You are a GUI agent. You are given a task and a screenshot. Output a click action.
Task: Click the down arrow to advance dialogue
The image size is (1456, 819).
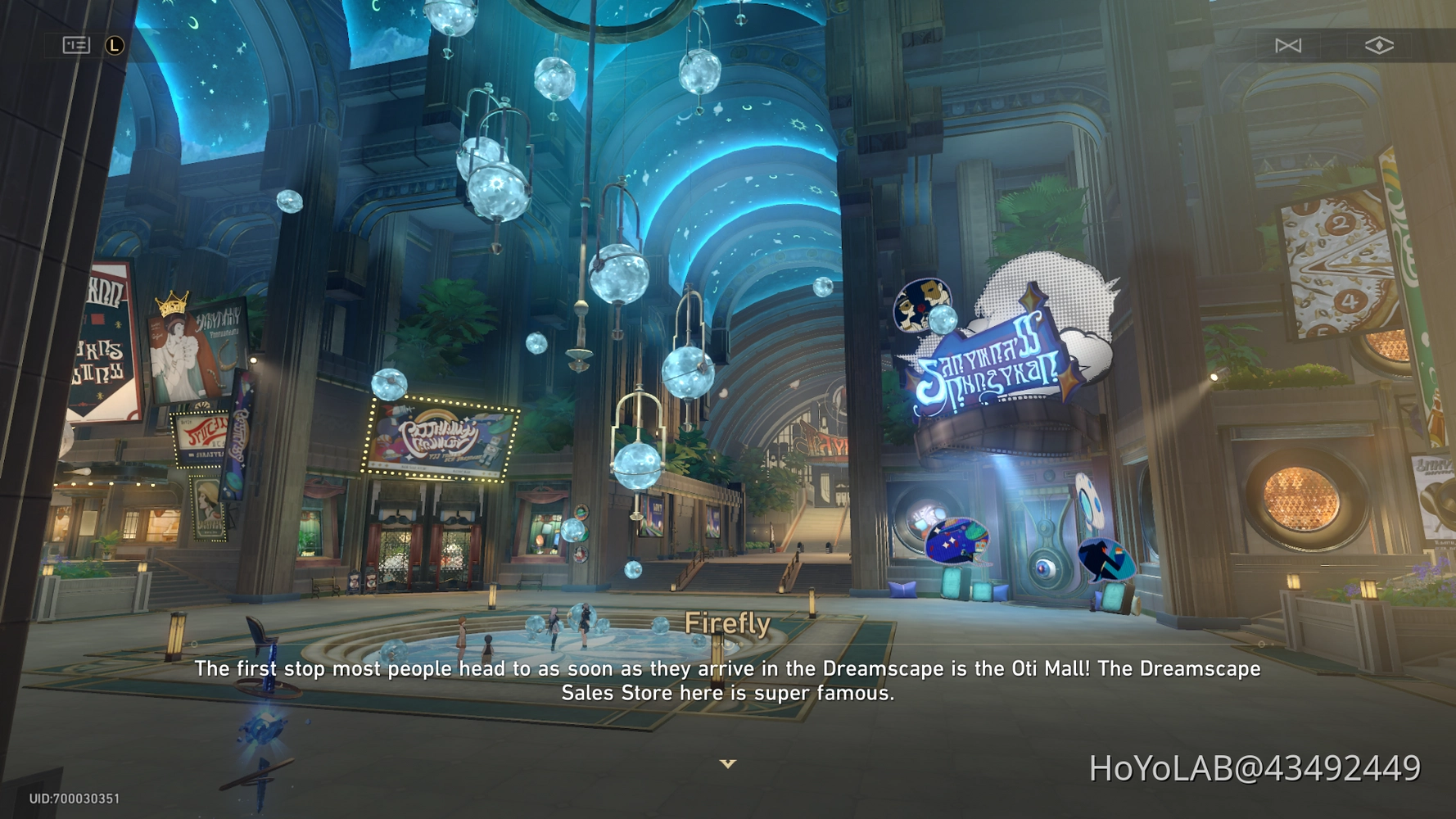[727, 763]
